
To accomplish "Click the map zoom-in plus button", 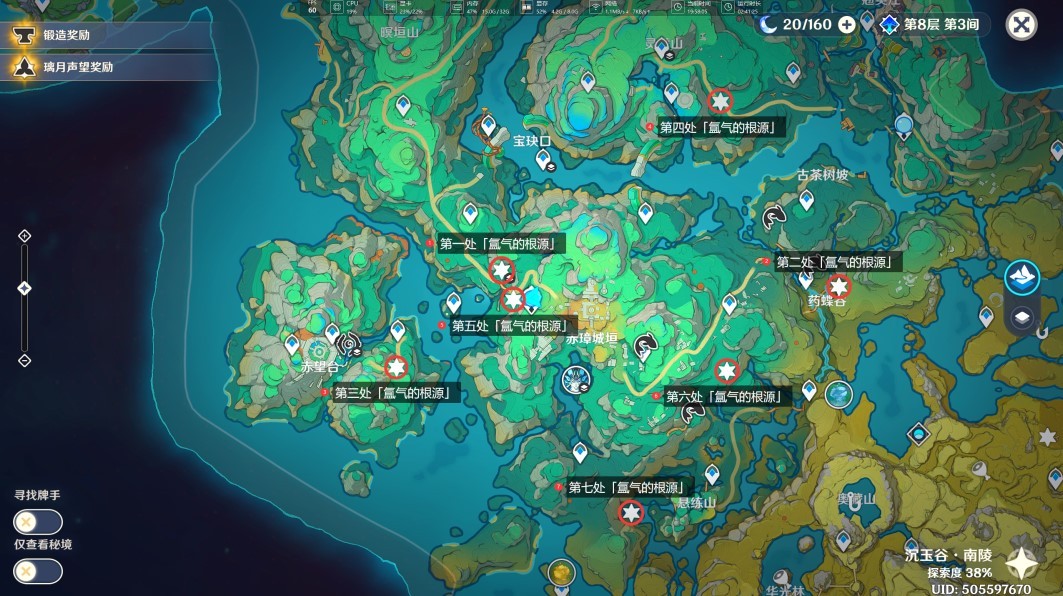I will pos(25,236).
